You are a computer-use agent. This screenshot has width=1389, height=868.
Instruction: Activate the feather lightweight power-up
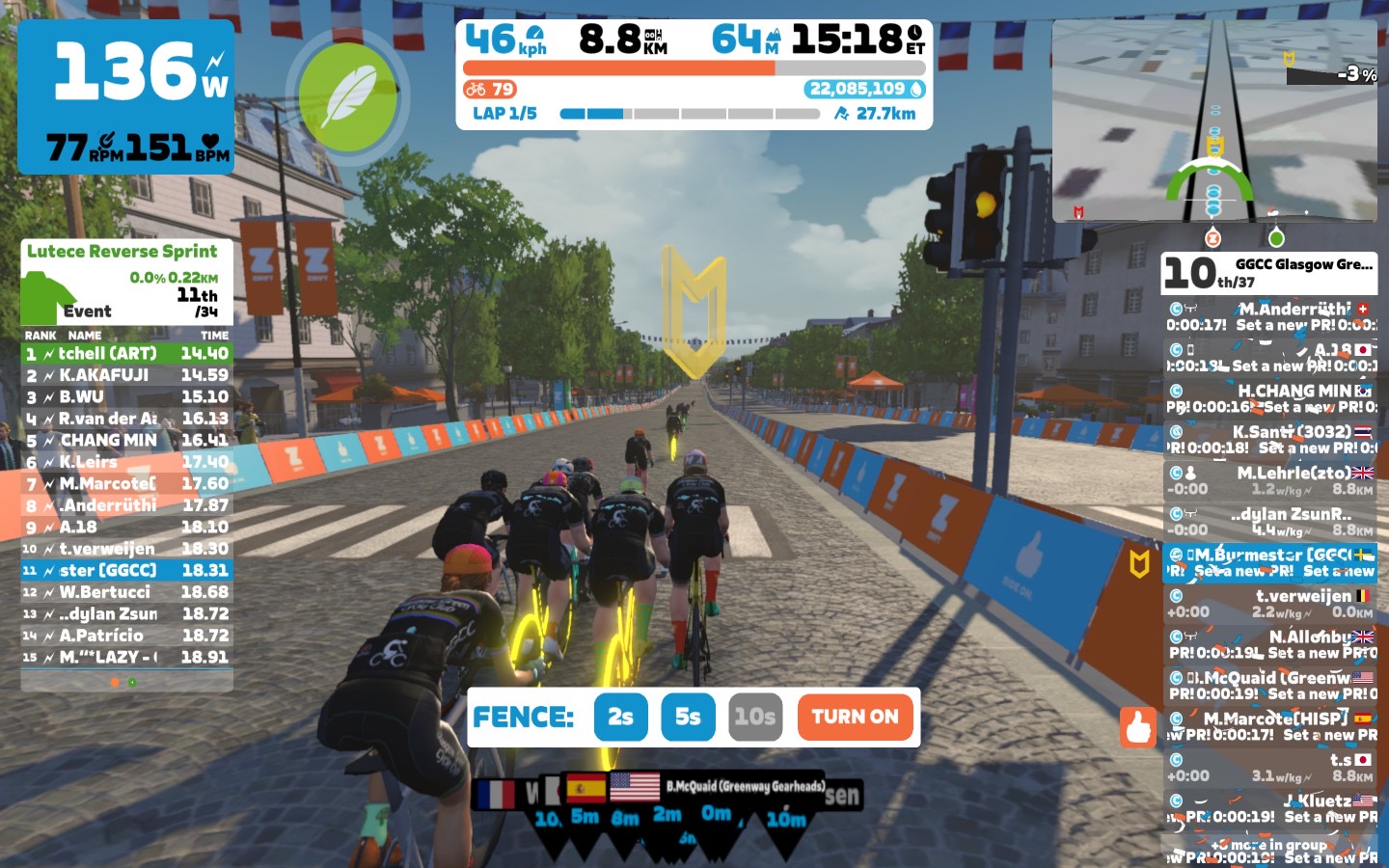(349, 96)
